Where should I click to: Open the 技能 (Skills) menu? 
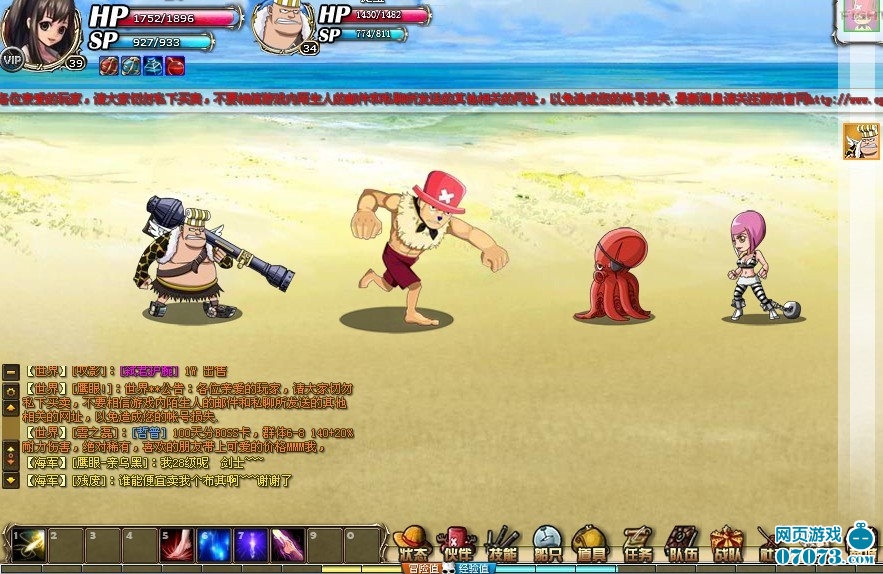coord(502,544)
